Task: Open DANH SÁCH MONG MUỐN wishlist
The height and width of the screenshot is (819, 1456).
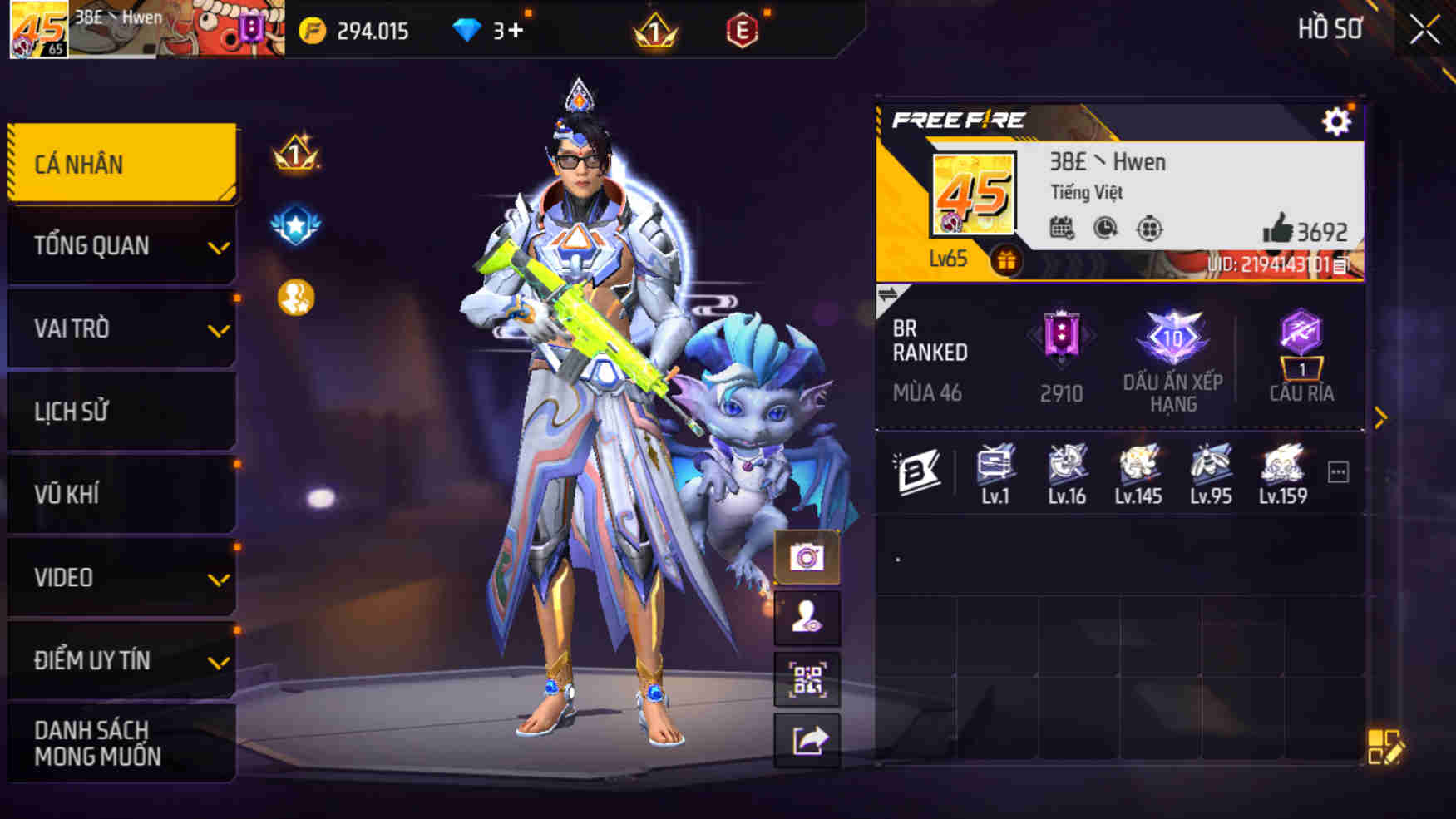Action: 123,743
